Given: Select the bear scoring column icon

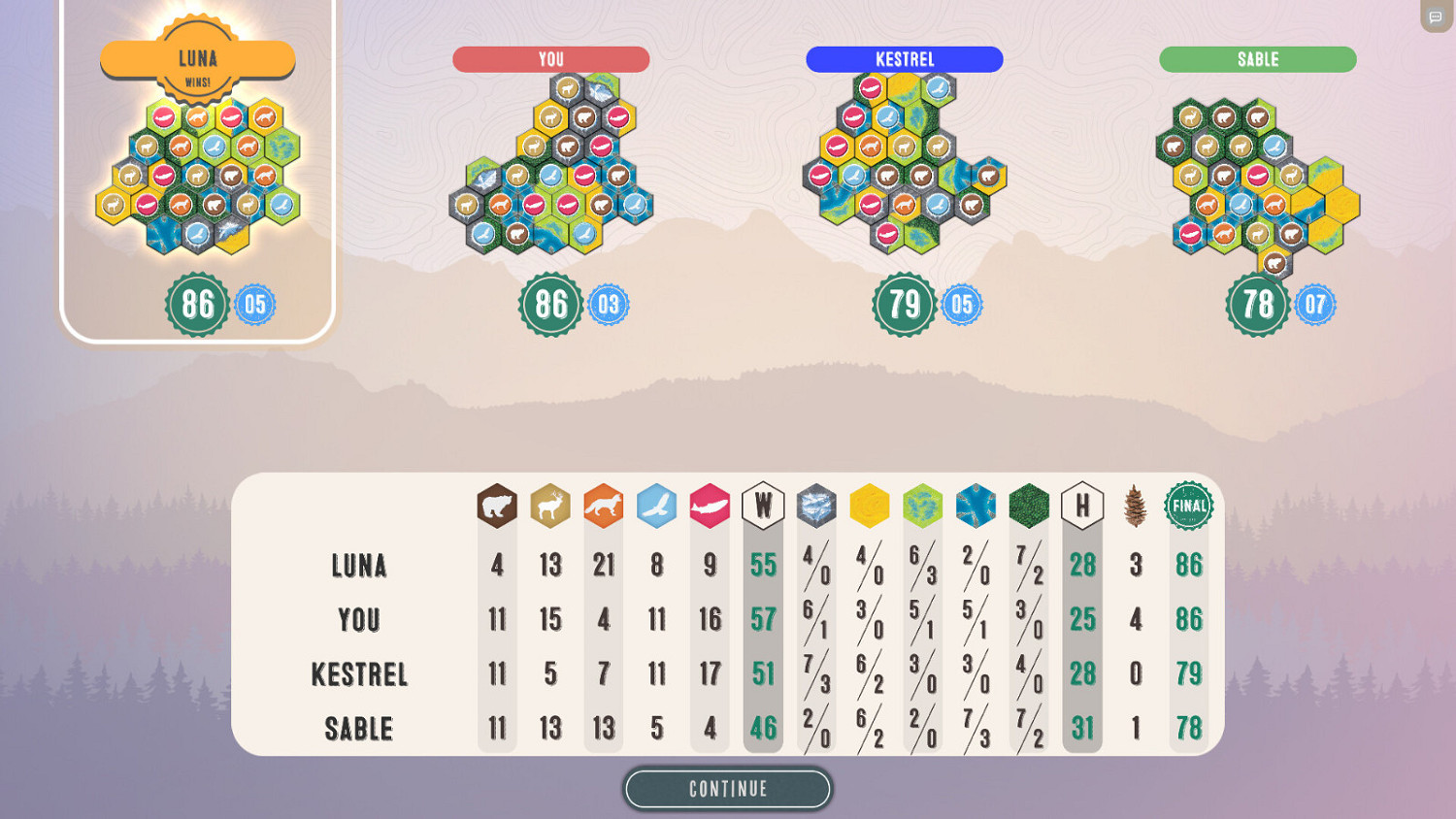Looking at the screenshot, I should pyautogui.click(x=497, y=505).
